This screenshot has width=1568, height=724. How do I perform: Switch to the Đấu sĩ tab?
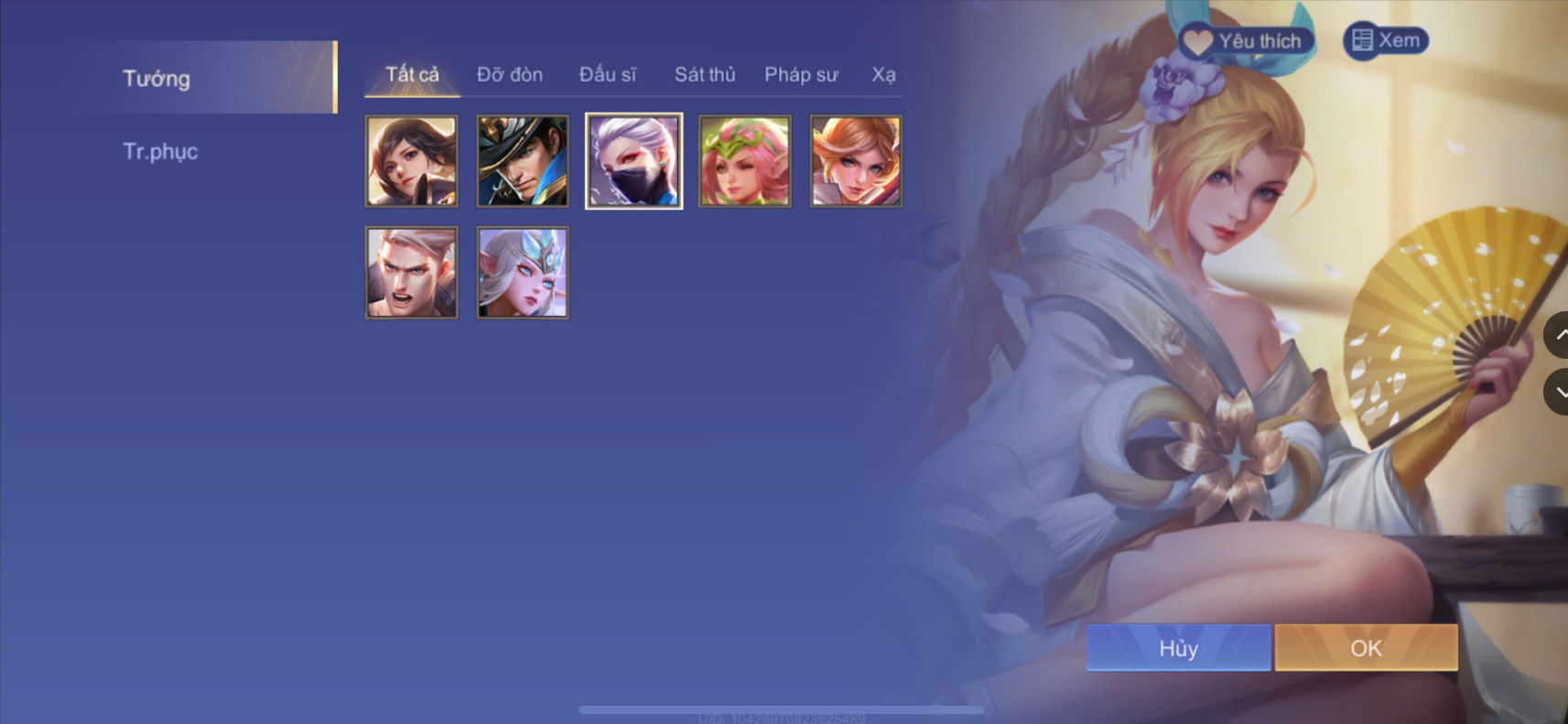609,74
